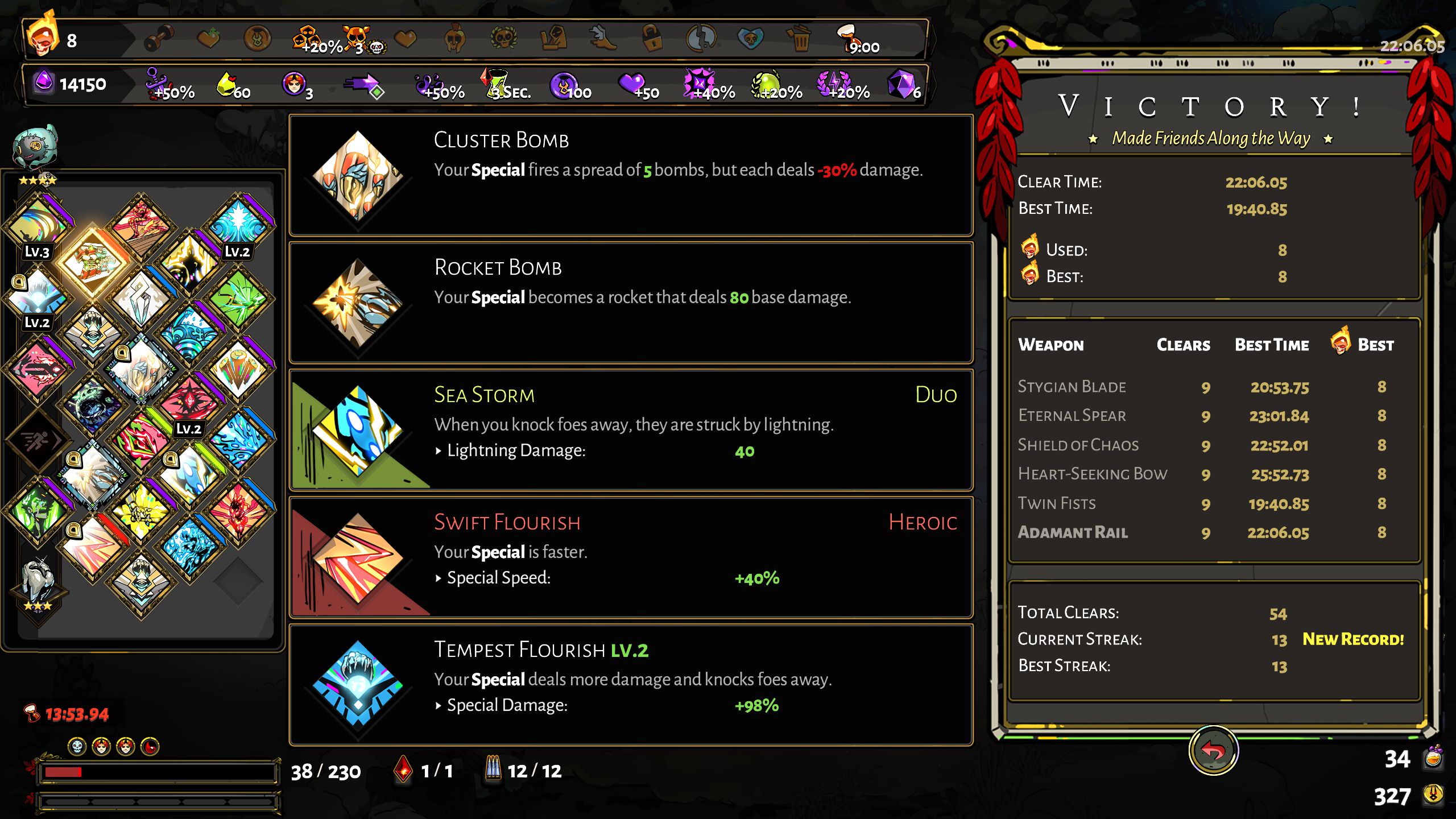Choose the Sea Storm duo boon row
The width and height of the screenshot is (1456, 819).
click(x=630, y=430)
